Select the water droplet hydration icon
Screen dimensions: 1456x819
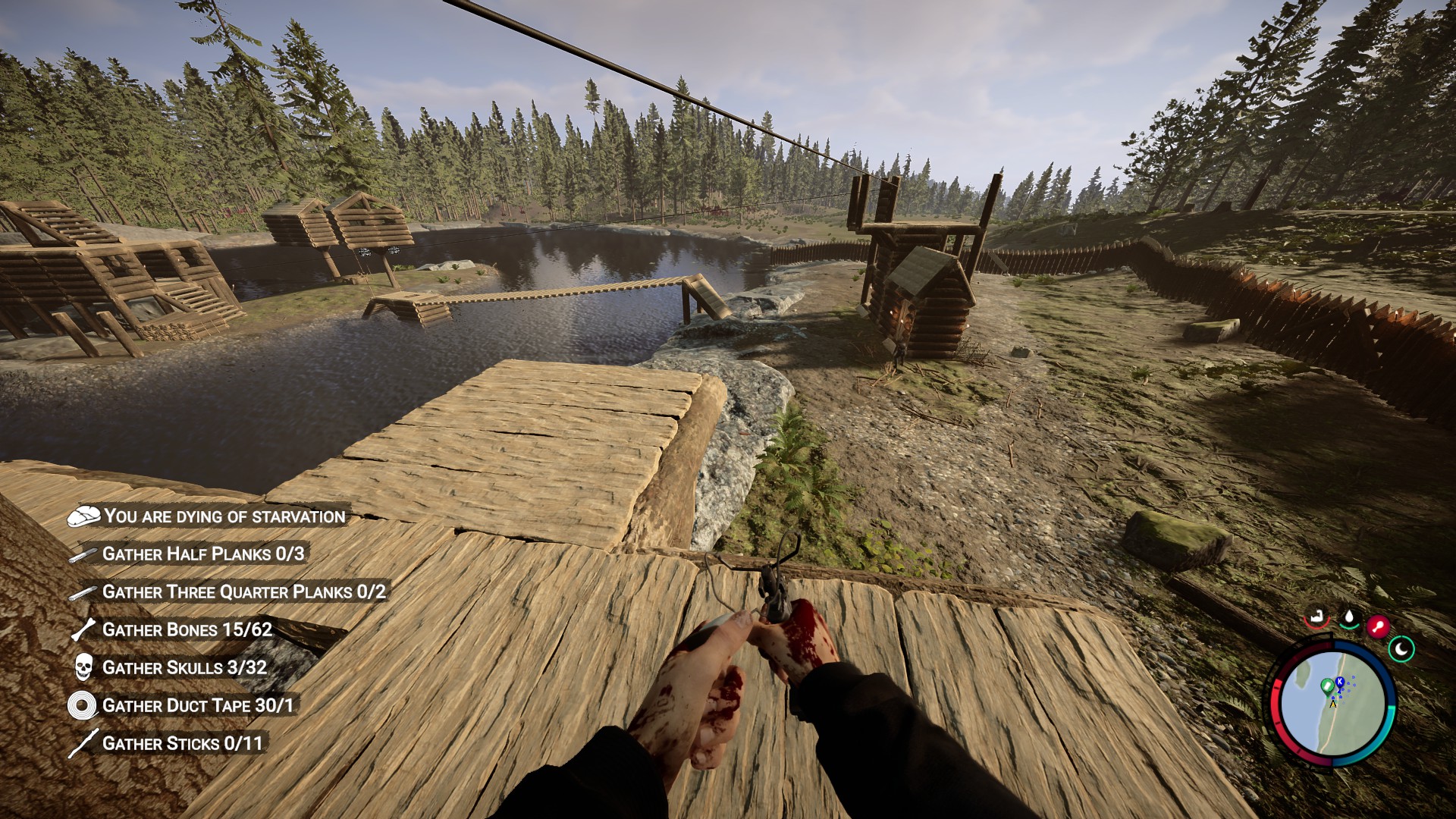pyautogui.click(x=1349, y=617)
